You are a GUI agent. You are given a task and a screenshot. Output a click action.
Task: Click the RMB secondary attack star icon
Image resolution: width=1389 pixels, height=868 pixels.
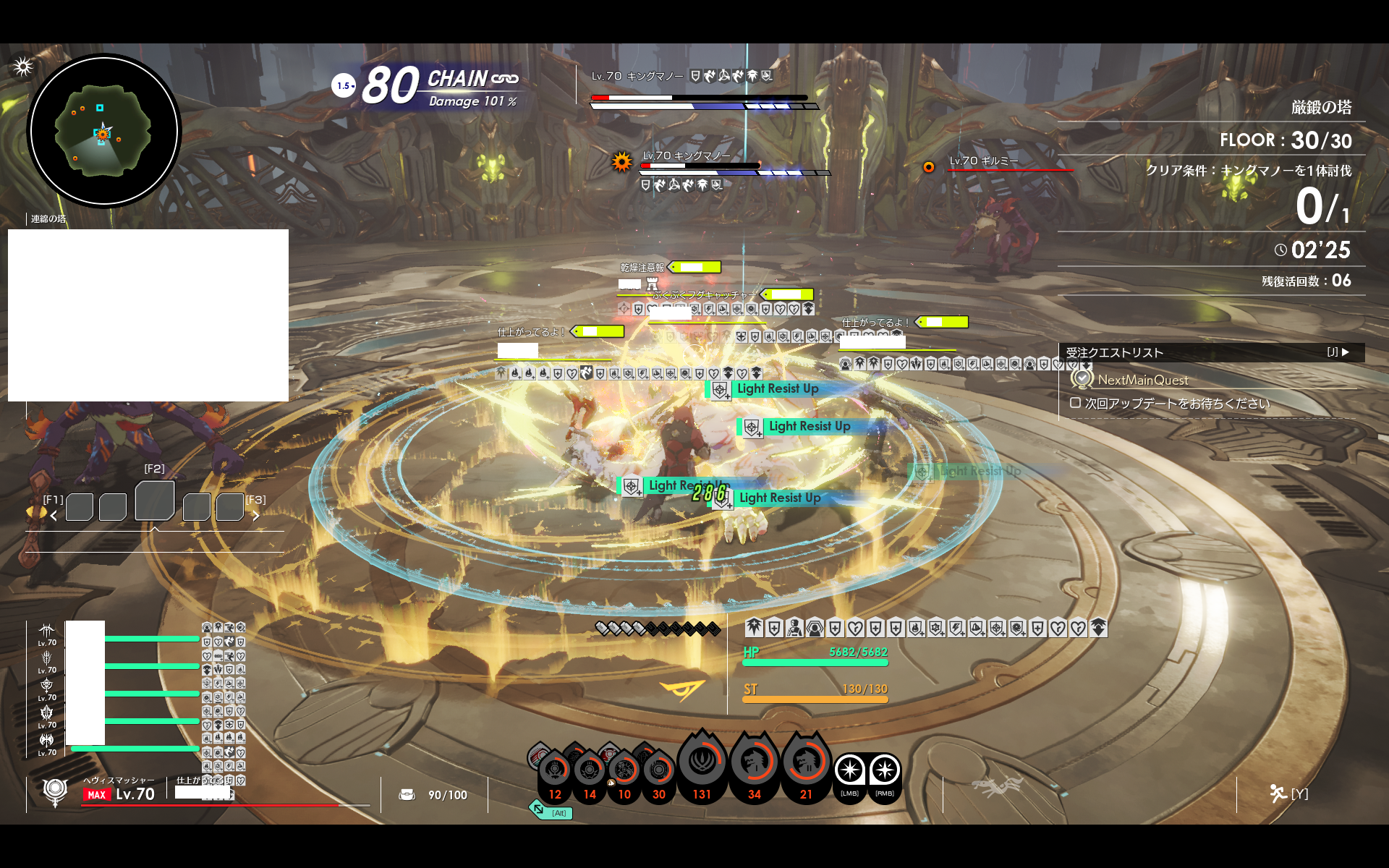click(885, 771)
